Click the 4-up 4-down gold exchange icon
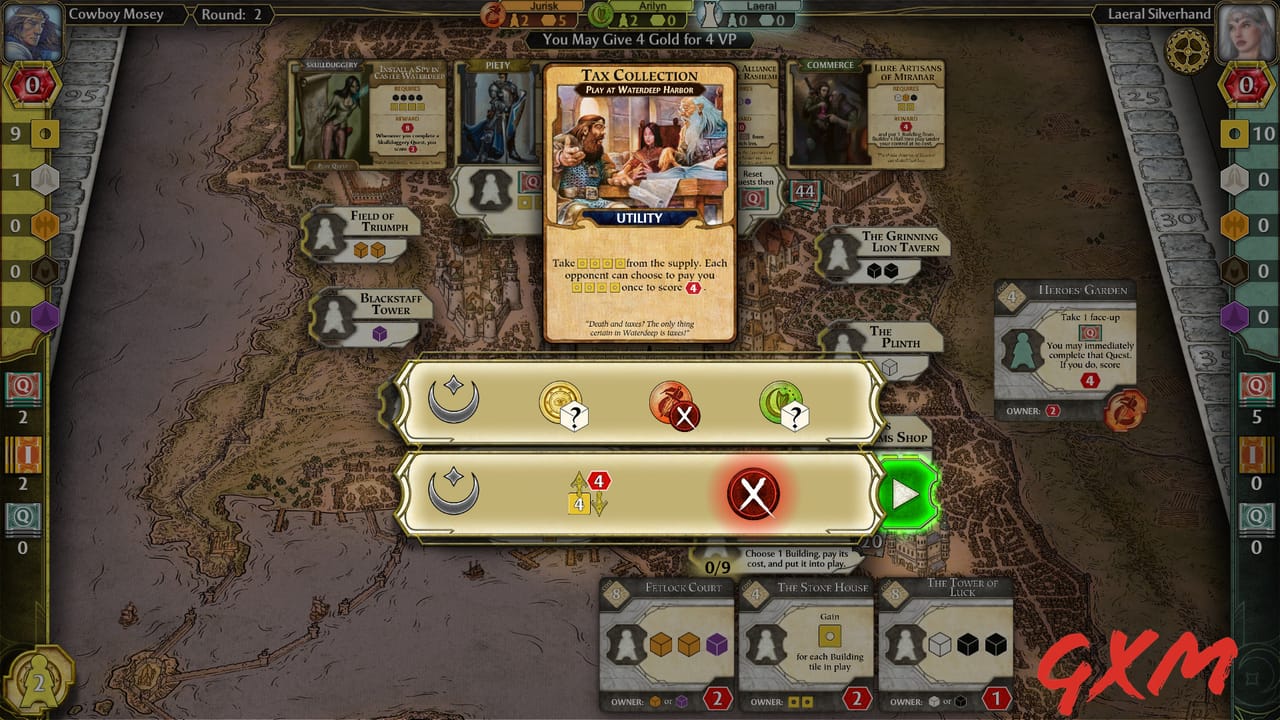The height and width of the screenshot is (720, 1280). (x=590, y=492)
